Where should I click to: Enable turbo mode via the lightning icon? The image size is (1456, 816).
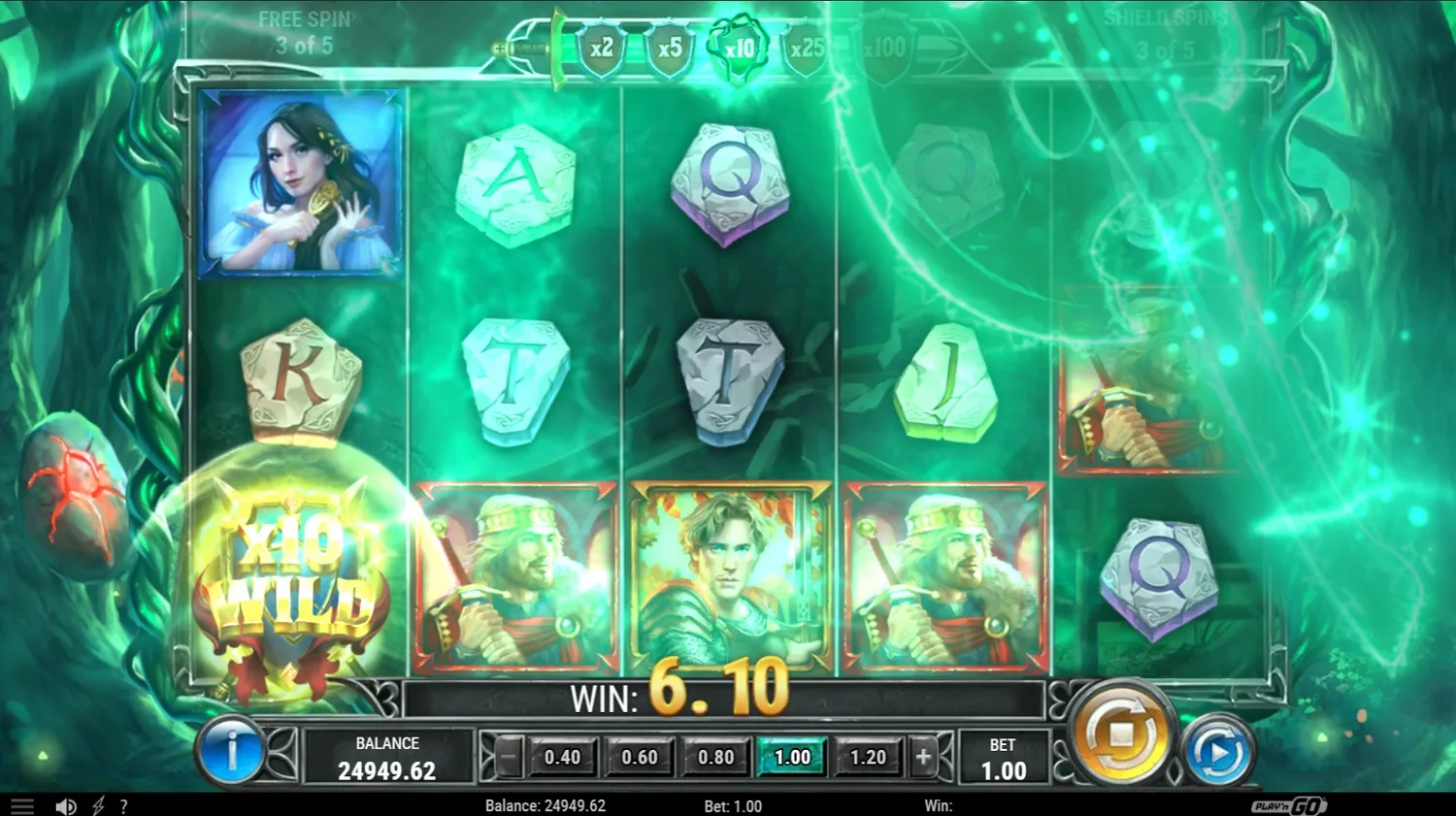click(x=97, y=805)
